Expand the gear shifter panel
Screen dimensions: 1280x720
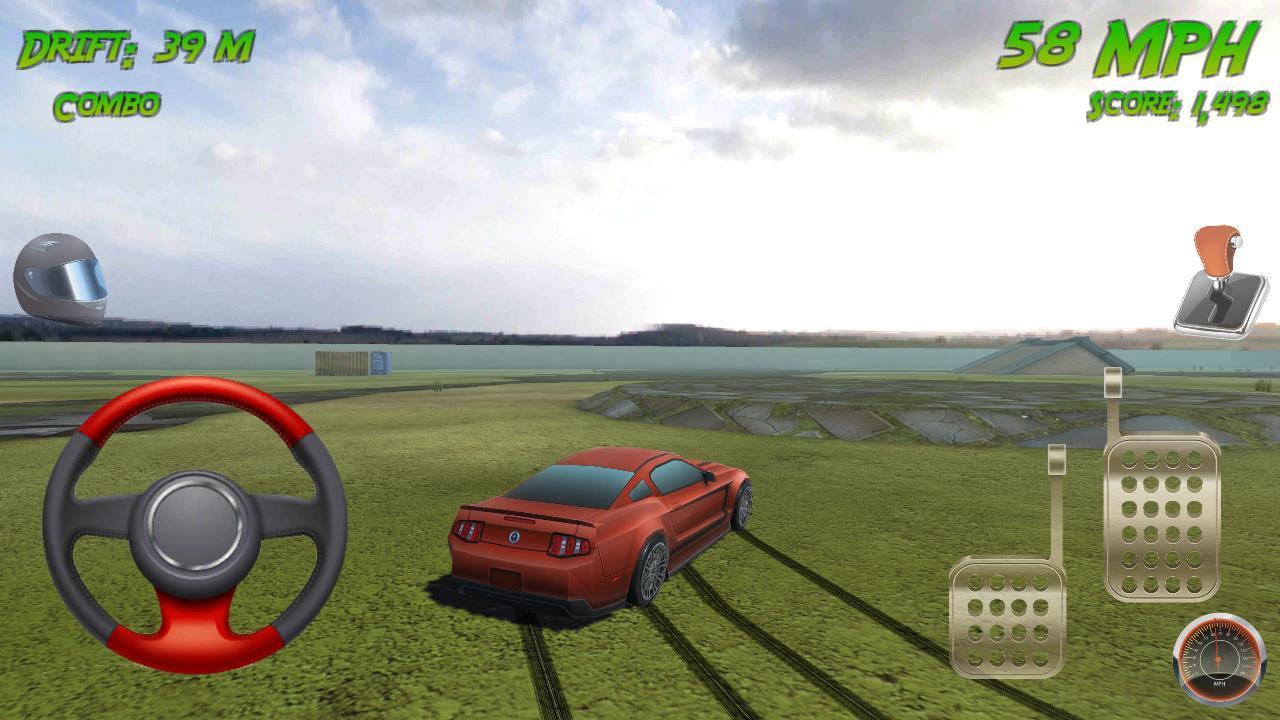1218,277
